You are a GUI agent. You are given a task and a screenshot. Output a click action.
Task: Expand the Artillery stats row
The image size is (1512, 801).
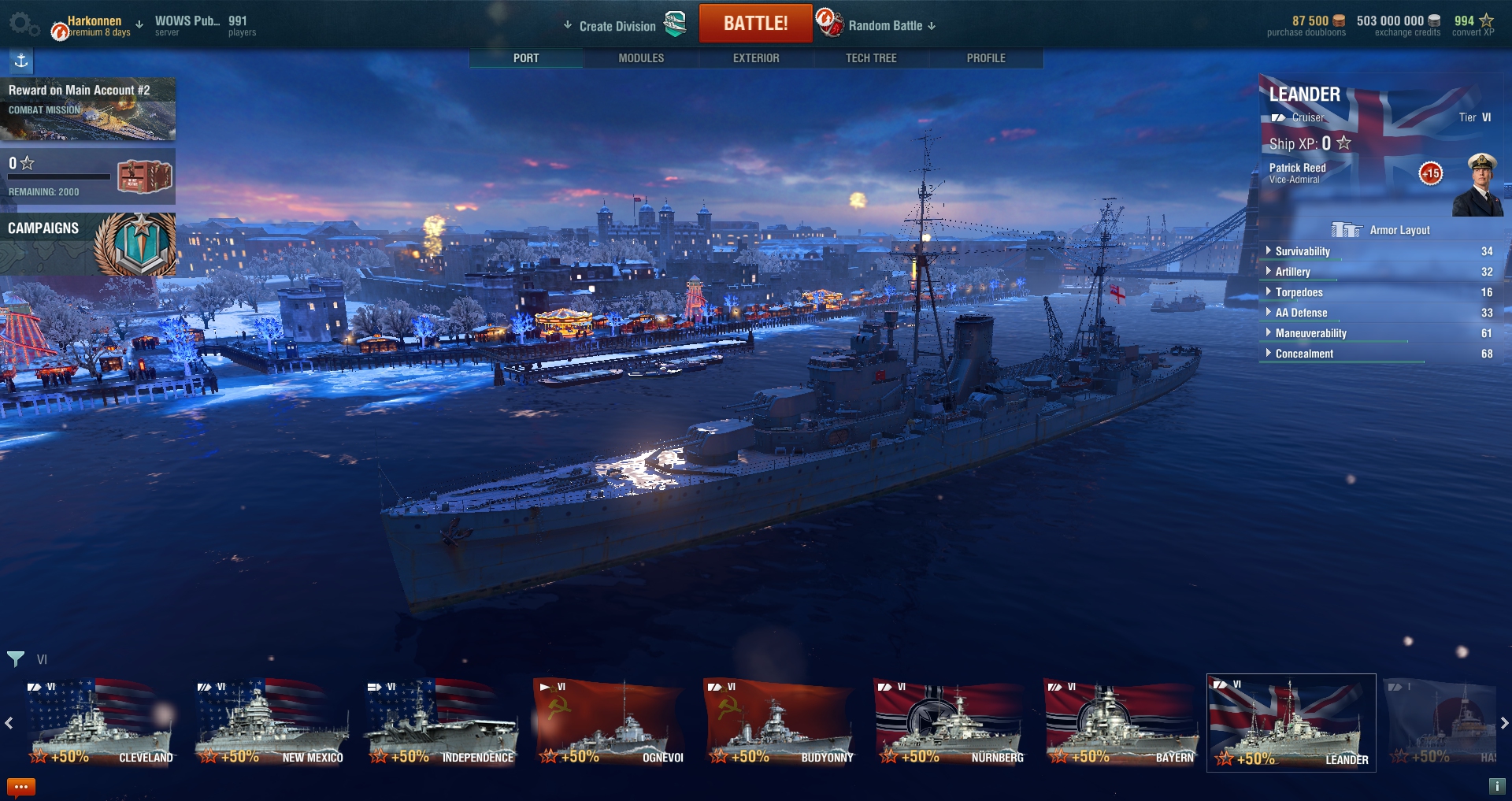tap(1292, 272)
